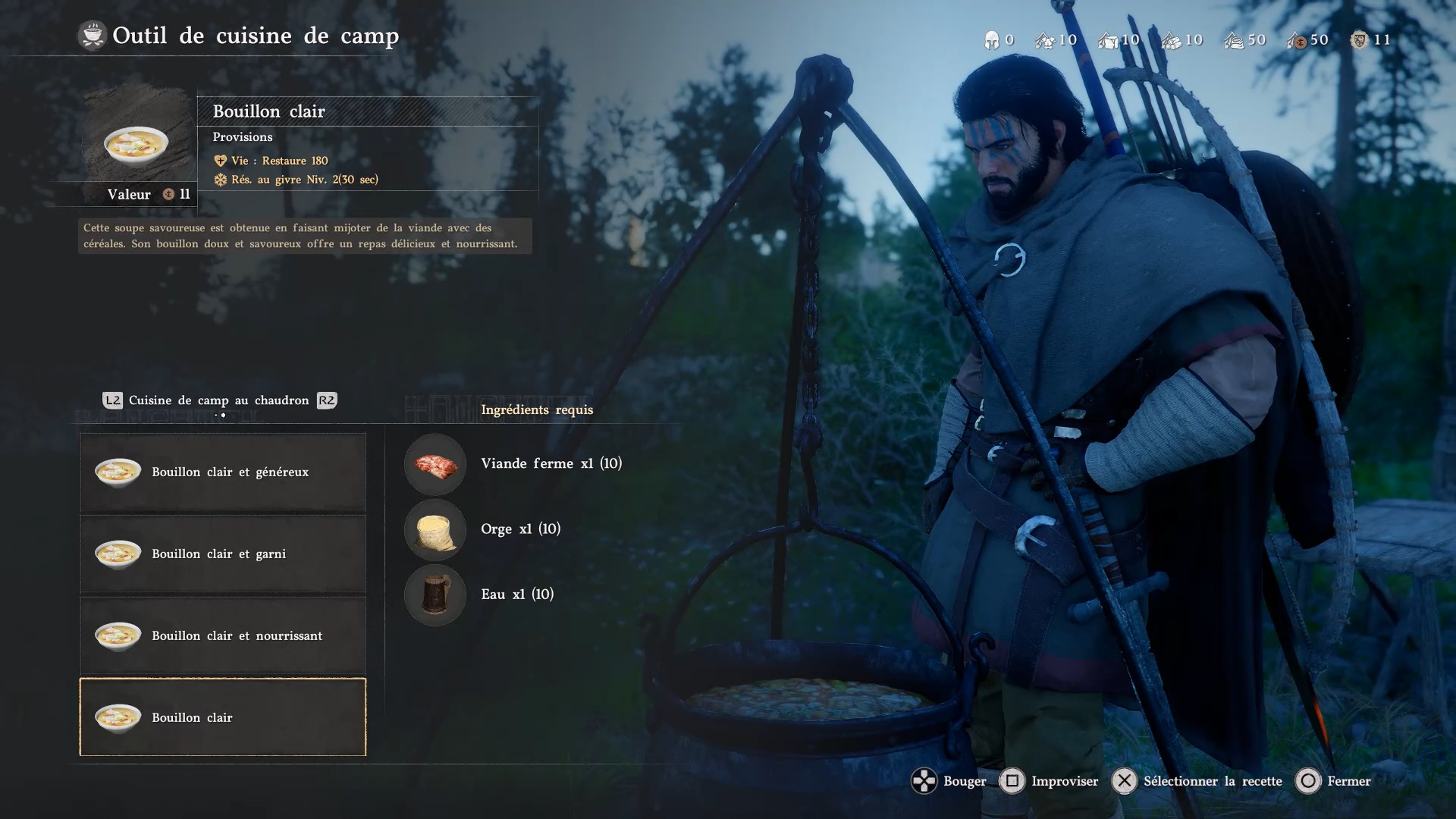This screenshot has width=1456, height=819.
Task: Select the highlighted Bouillon clair recipe
Action: click(223, 717)
